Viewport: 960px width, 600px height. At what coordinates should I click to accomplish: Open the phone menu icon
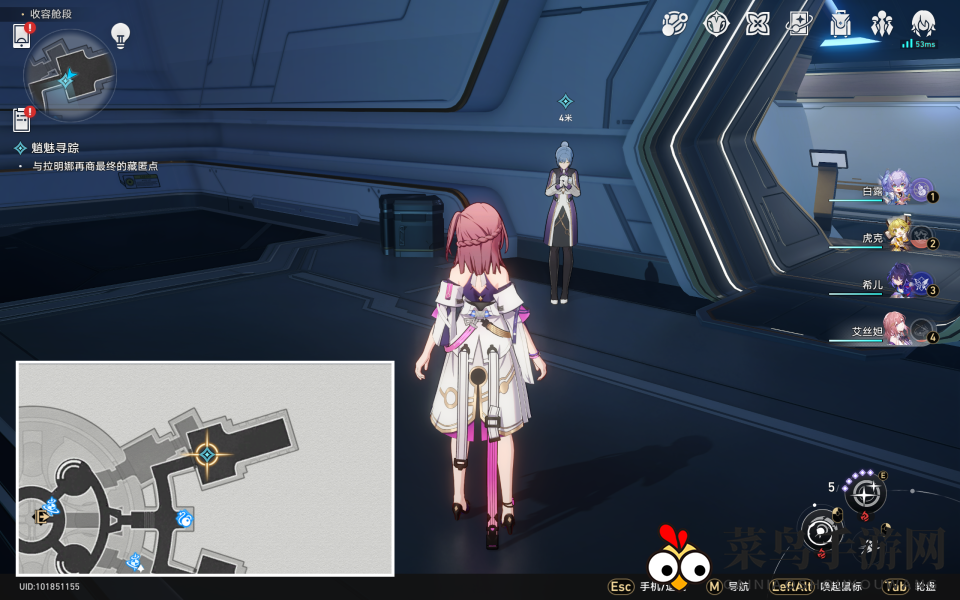pos(22,37)
